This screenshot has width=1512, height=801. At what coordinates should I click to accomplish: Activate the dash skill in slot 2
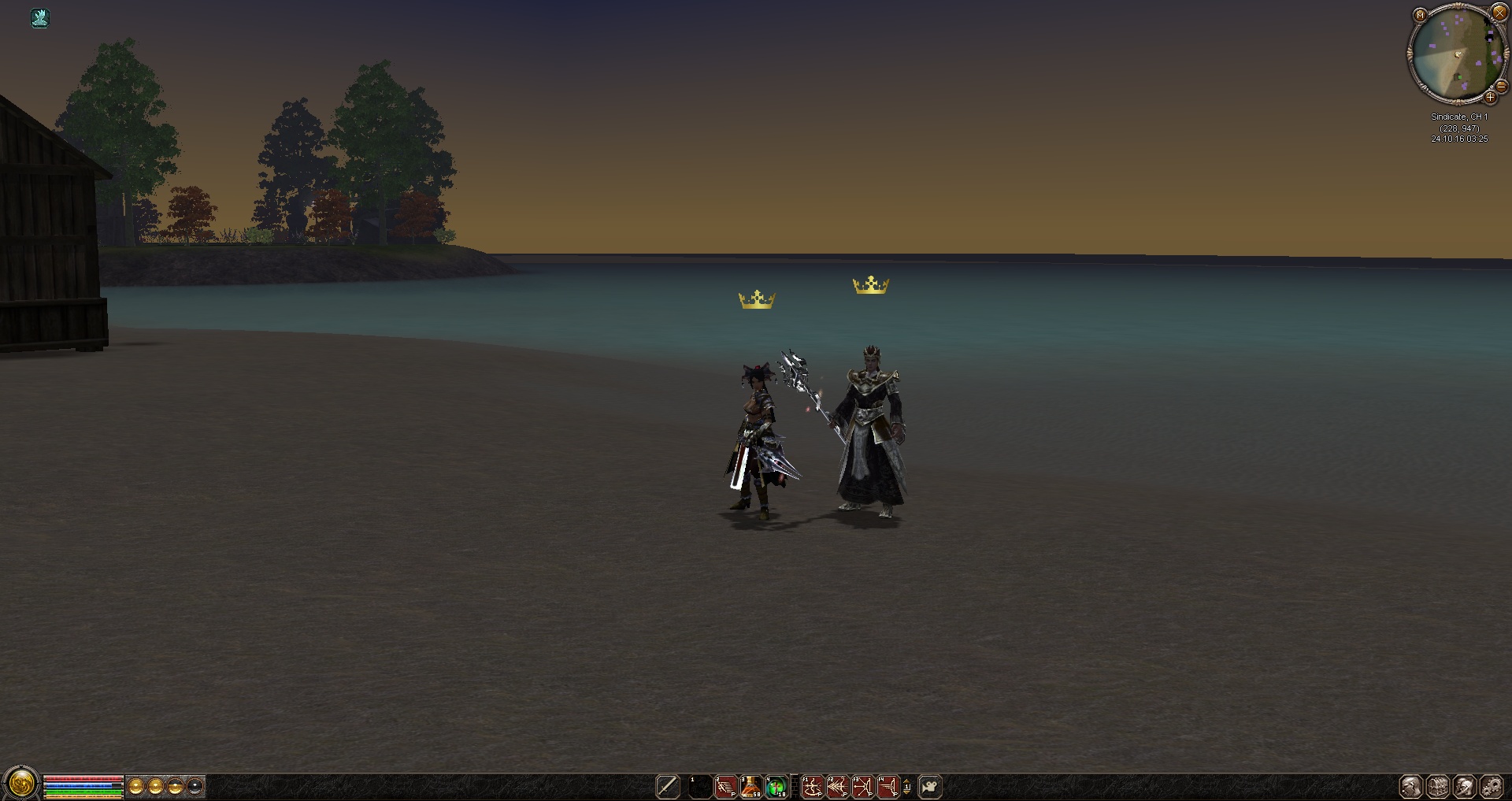point(725,786)
